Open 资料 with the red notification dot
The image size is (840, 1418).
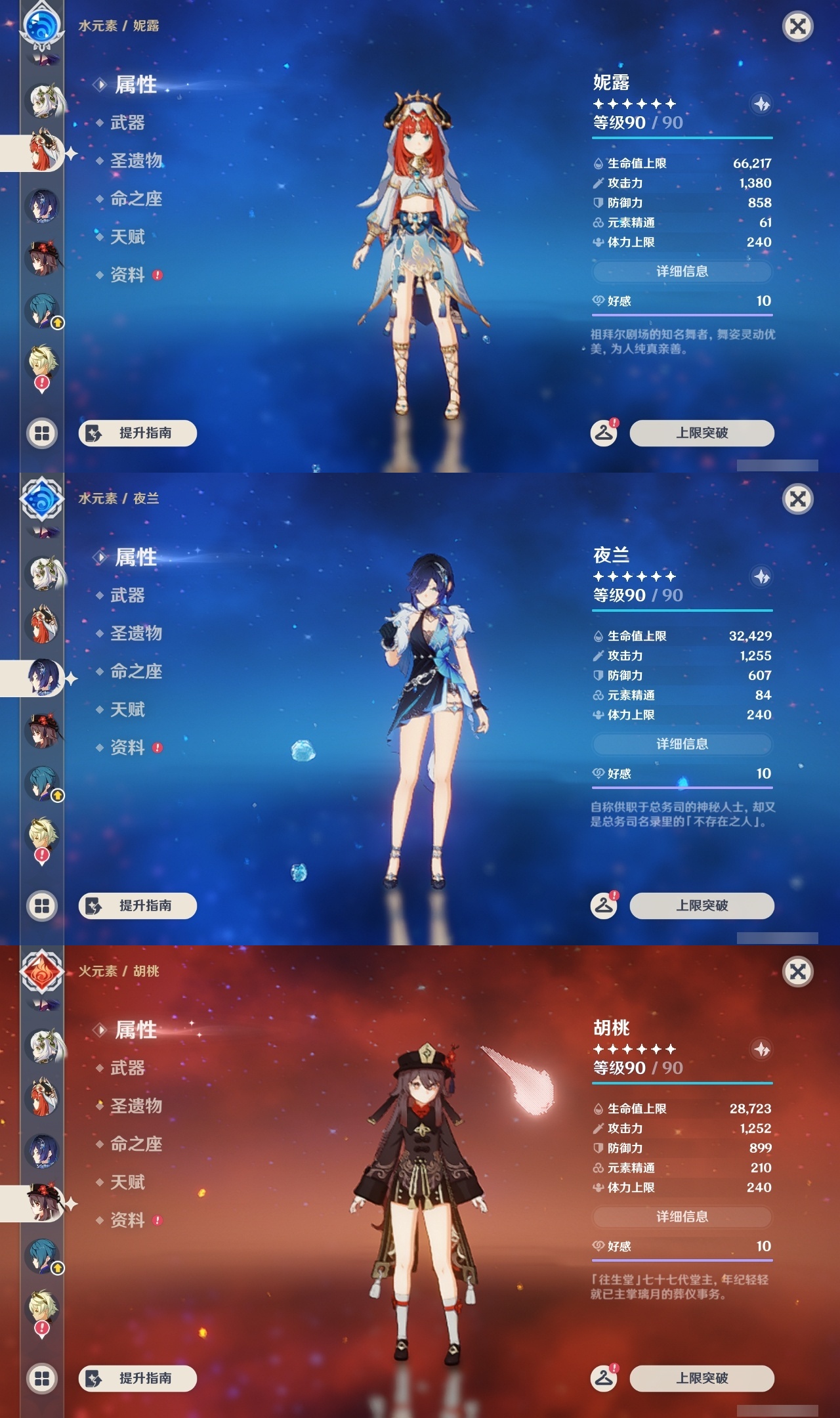[x=129, y=276]
